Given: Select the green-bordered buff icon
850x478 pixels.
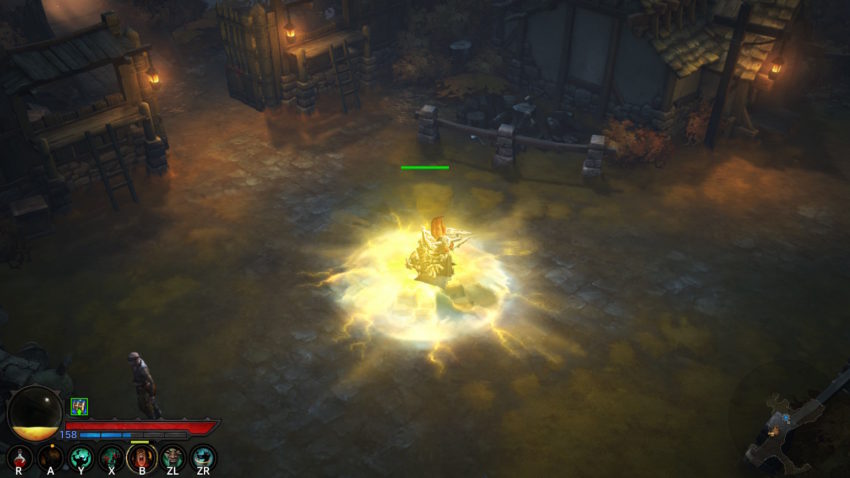Looking at the screenshot, I should point(79,406).
